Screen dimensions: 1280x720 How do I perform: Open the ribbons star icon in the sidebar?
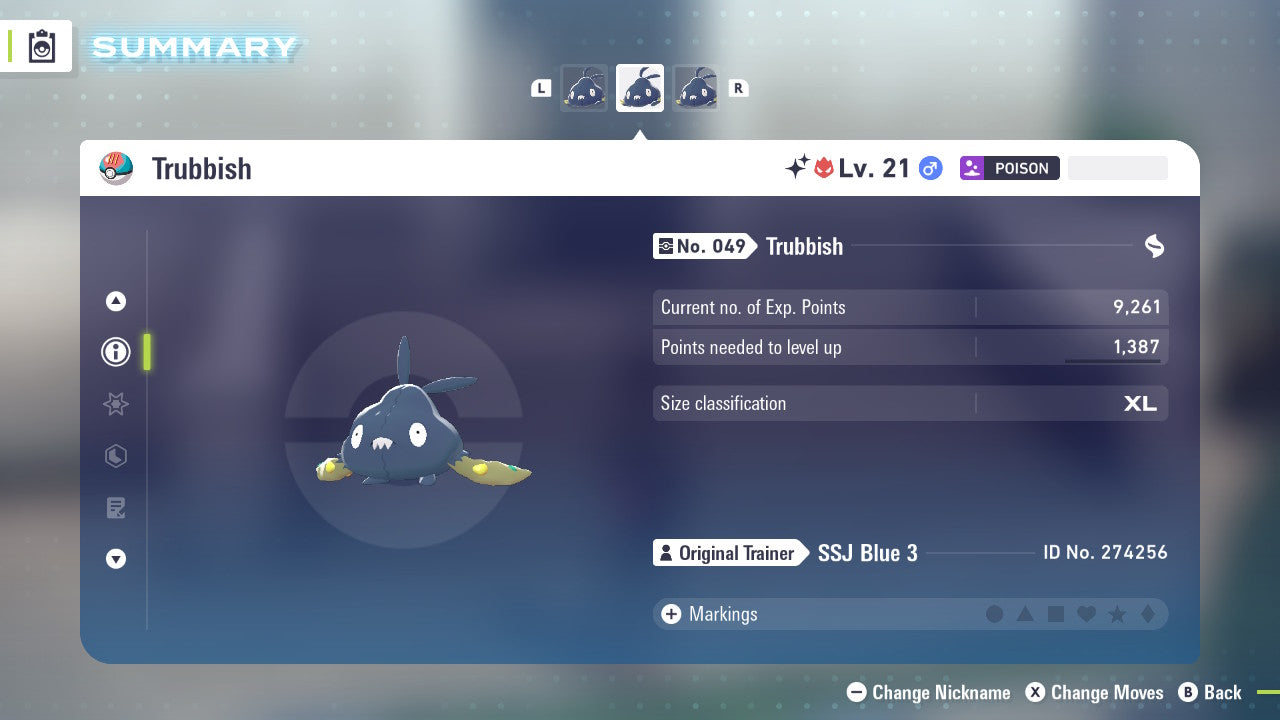point(116,404)
